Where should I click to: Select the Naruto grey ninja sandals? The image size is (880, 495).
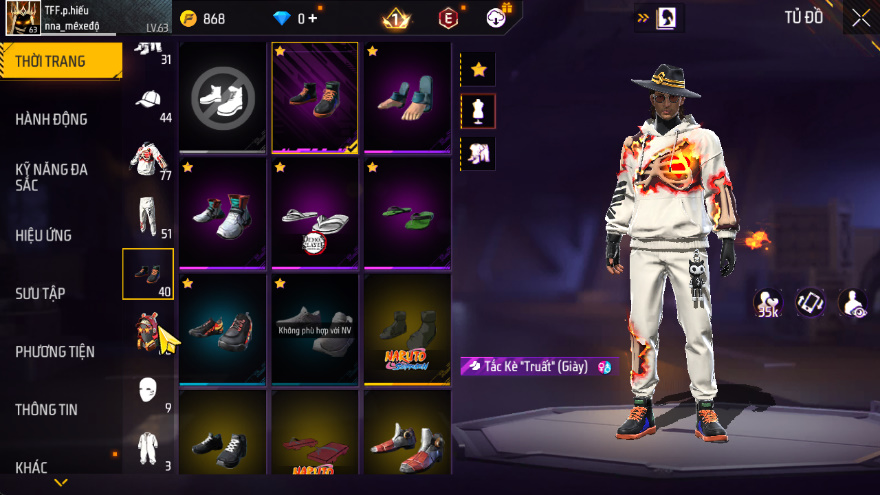[x=407, y=329]
